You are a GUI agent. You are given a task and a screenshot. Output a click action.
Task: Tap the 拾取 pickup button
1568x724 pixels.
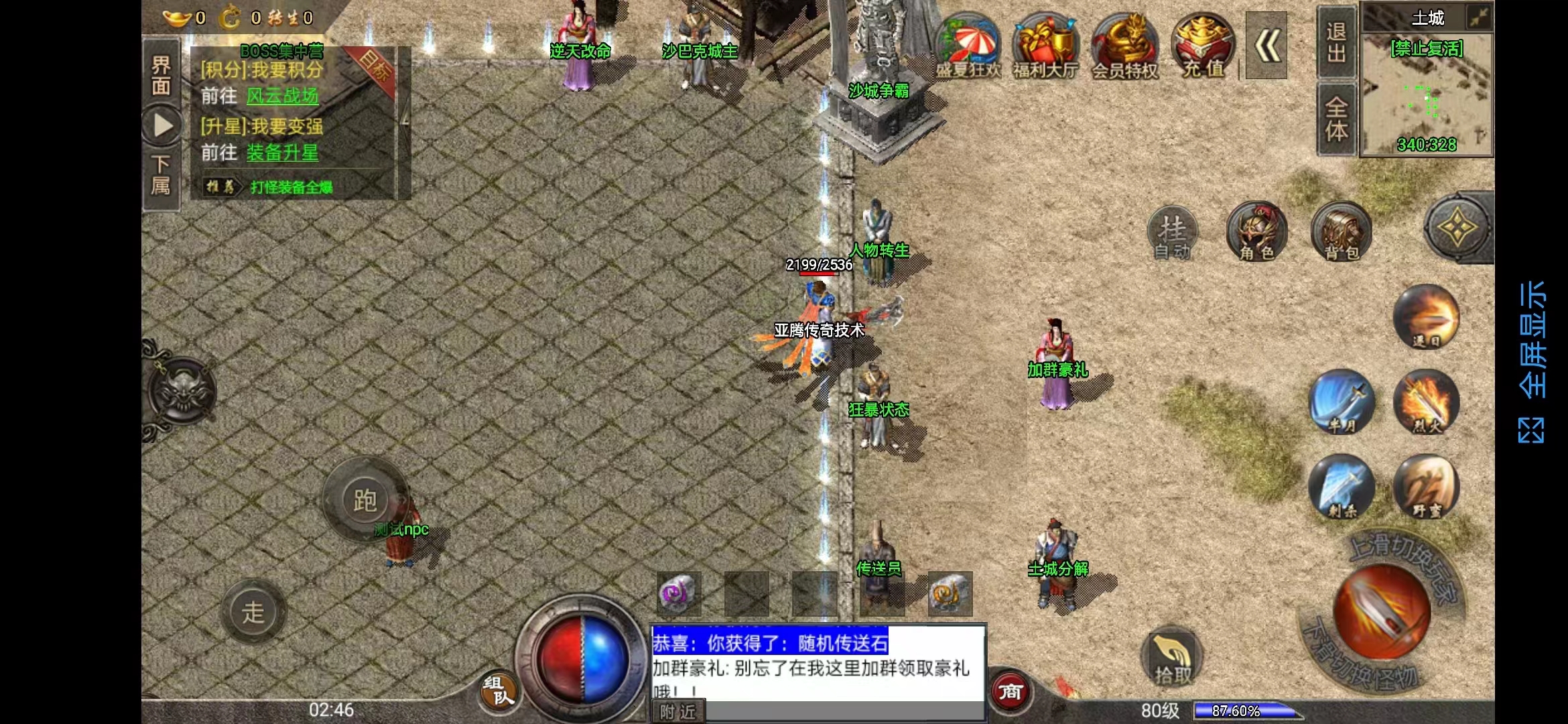(x=1172, y=658)
